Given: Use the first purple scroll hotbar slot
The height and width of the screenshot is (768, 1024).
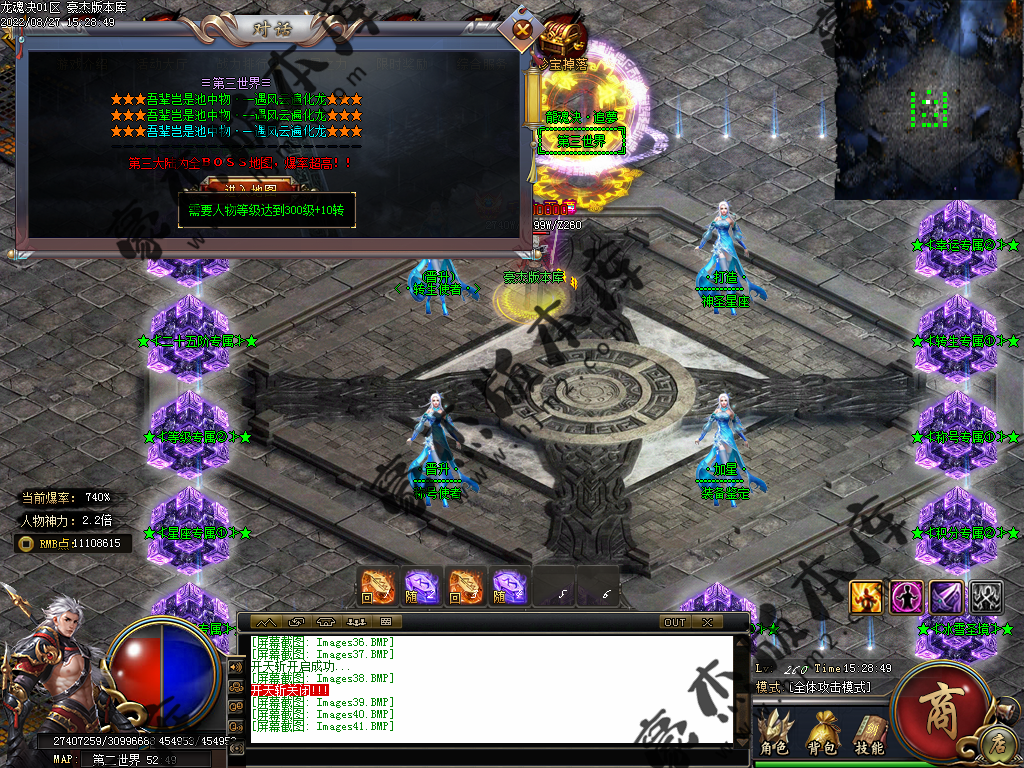Looking at the screenshot, I should [421, 588].
